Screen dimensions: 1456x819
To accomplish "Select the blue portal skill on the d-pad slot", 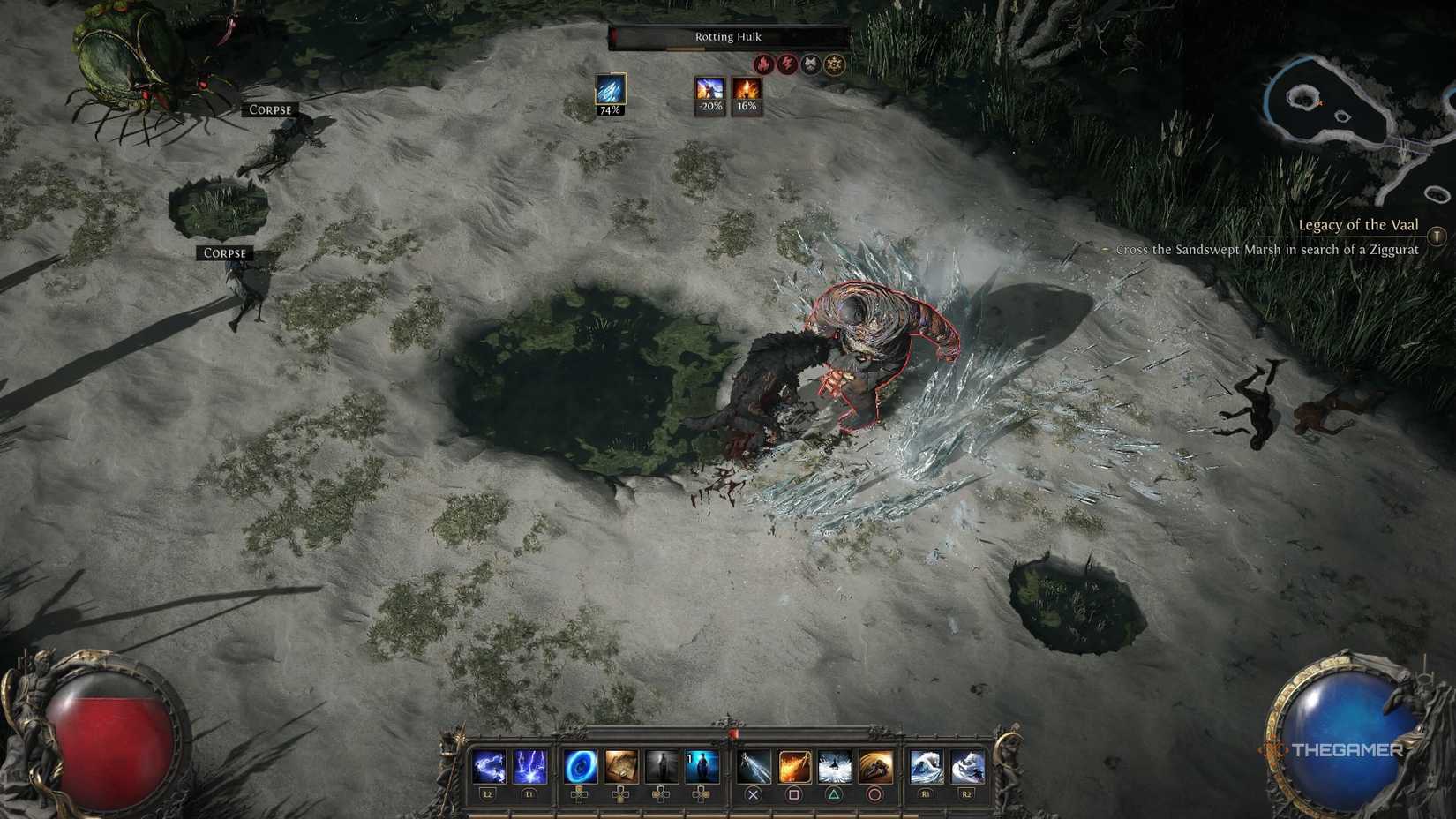I will pyautogui.click(x=579, y=766).
